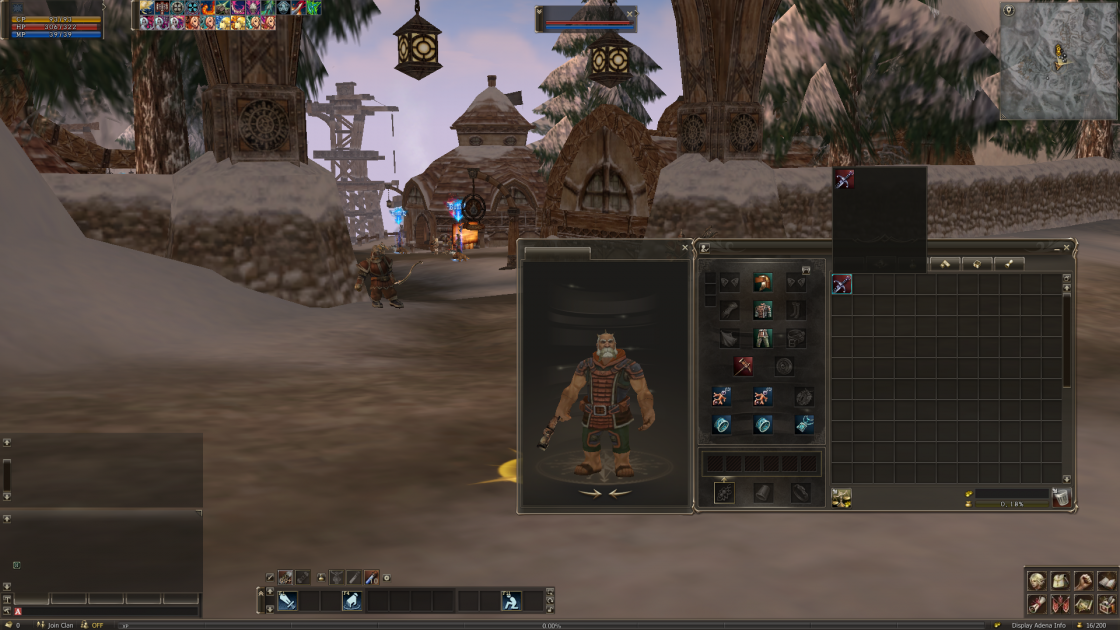Open the fist actions menu icon
The width and height of the screenshot is (1120, 630).
coord(1083,581)
